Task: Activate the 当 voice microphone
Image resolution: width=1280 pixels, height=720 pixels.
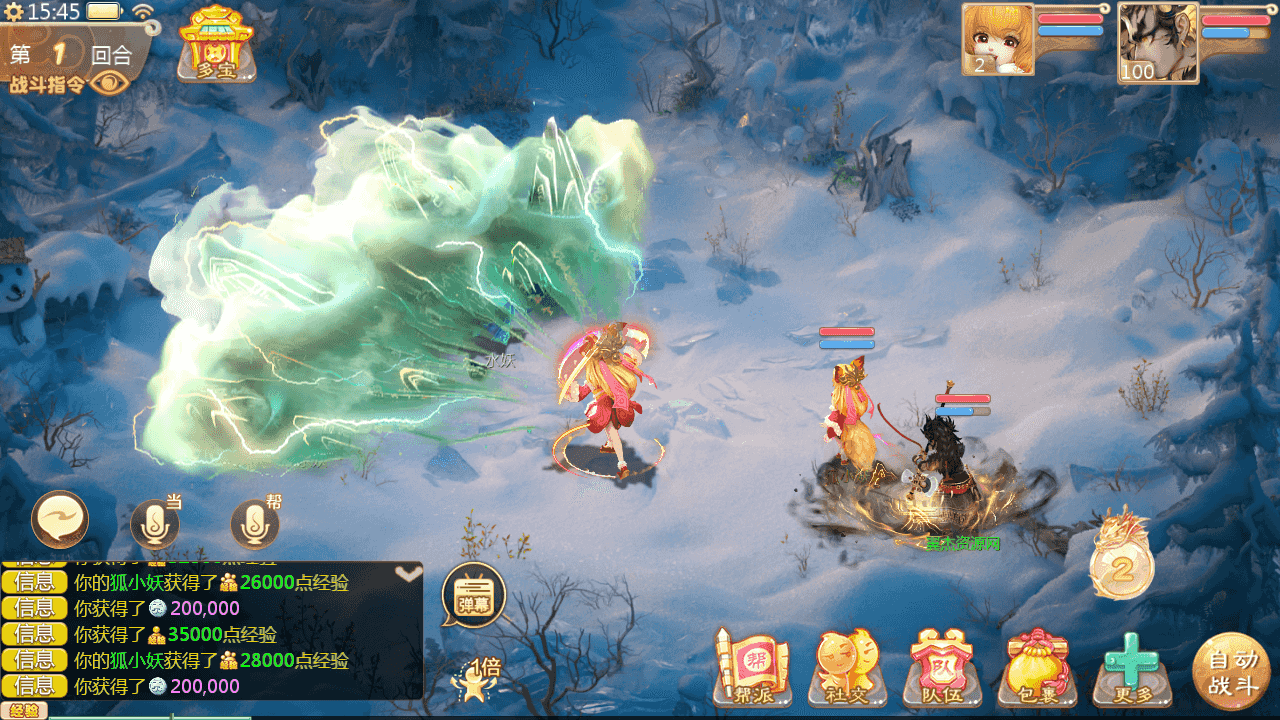Action: click(154, 524)
